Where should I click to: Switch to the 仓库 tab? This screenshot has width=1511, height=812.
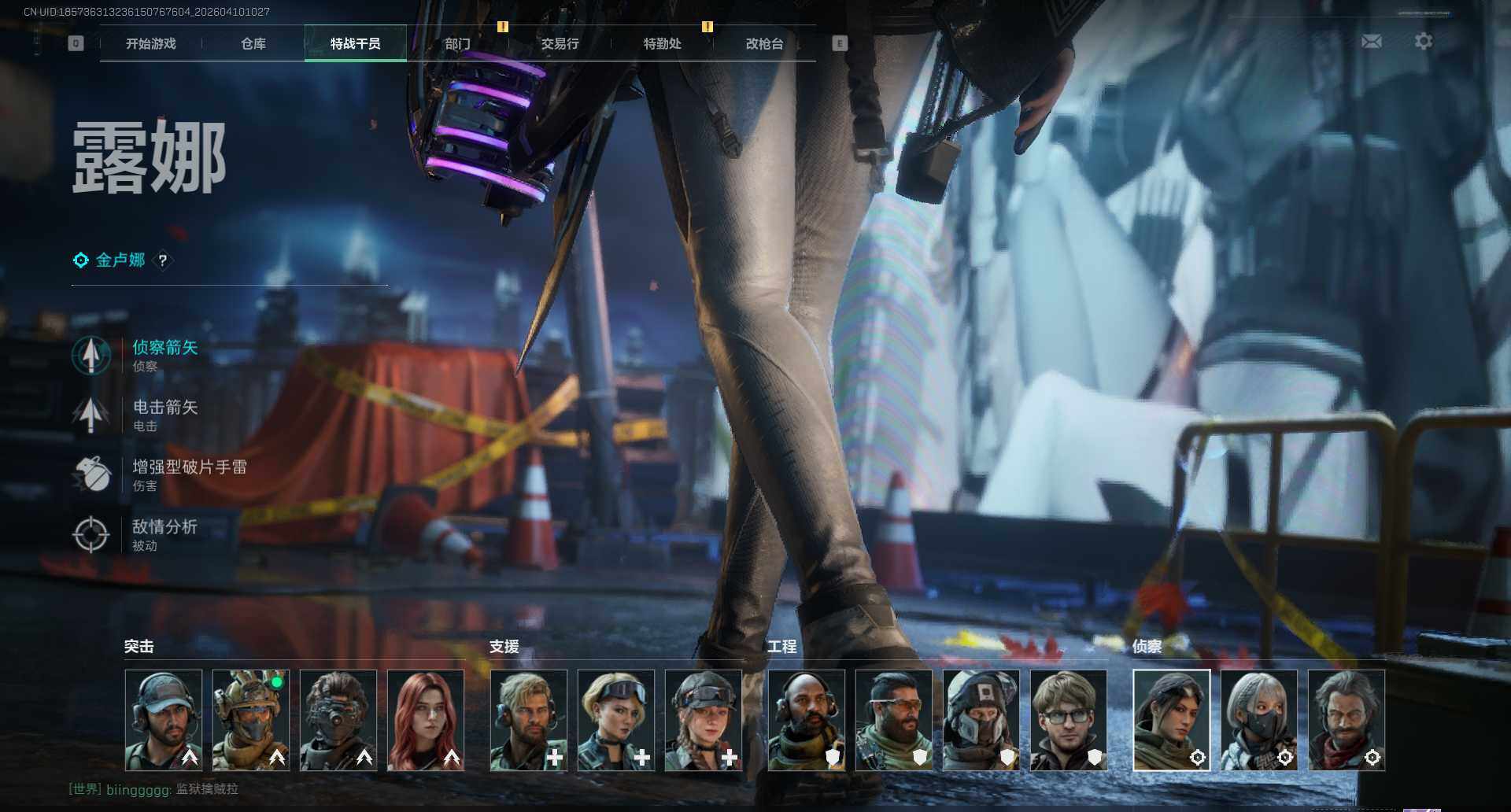tap(253, 43)
